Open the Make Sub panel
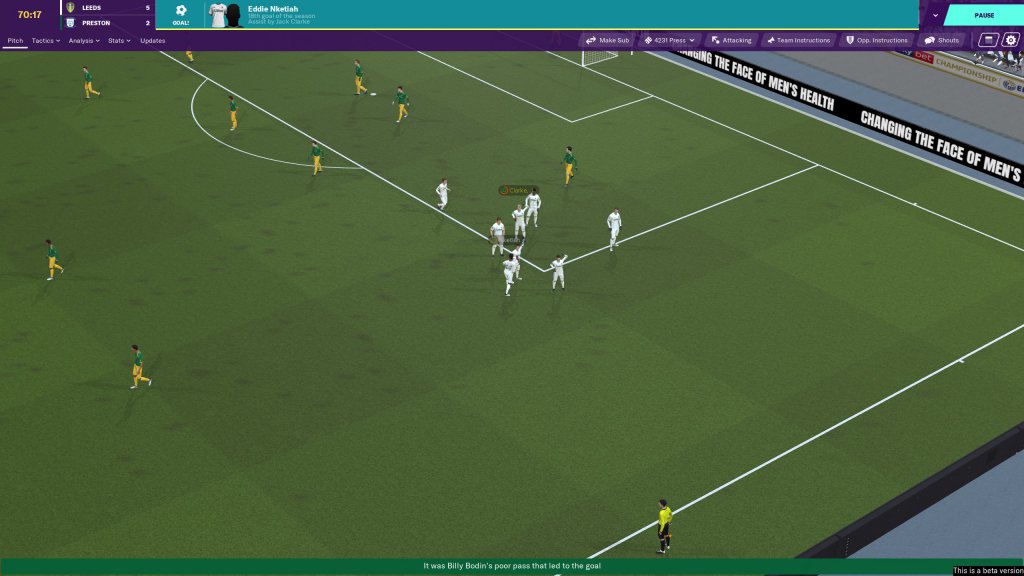This screenshot has height=576, width=1024. point(608,40)
